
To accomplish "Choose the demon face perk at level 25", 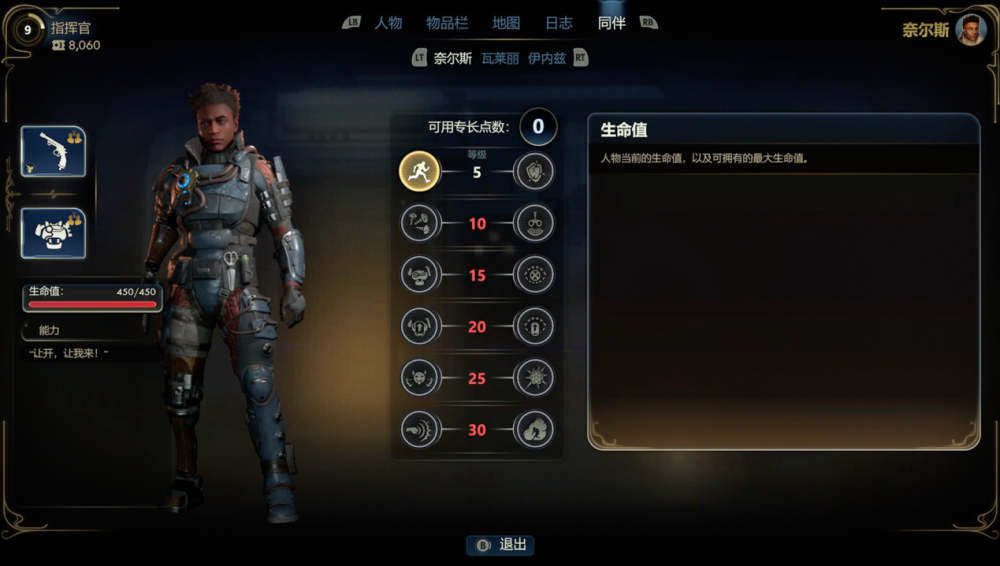I will 420,378.
